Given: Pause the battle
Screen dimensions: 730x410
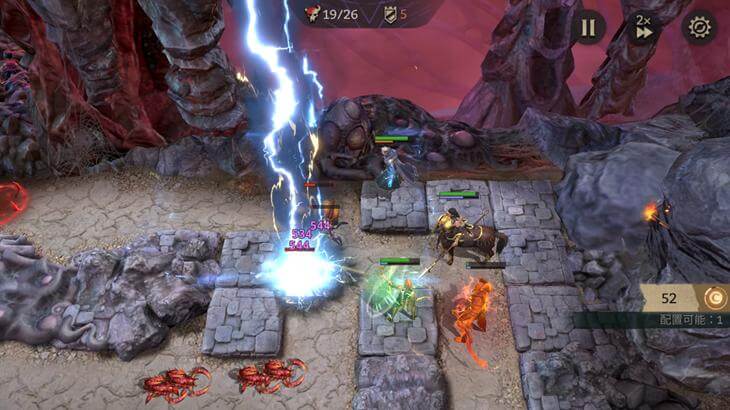Looking at the screenshot, I should [588, 27].
